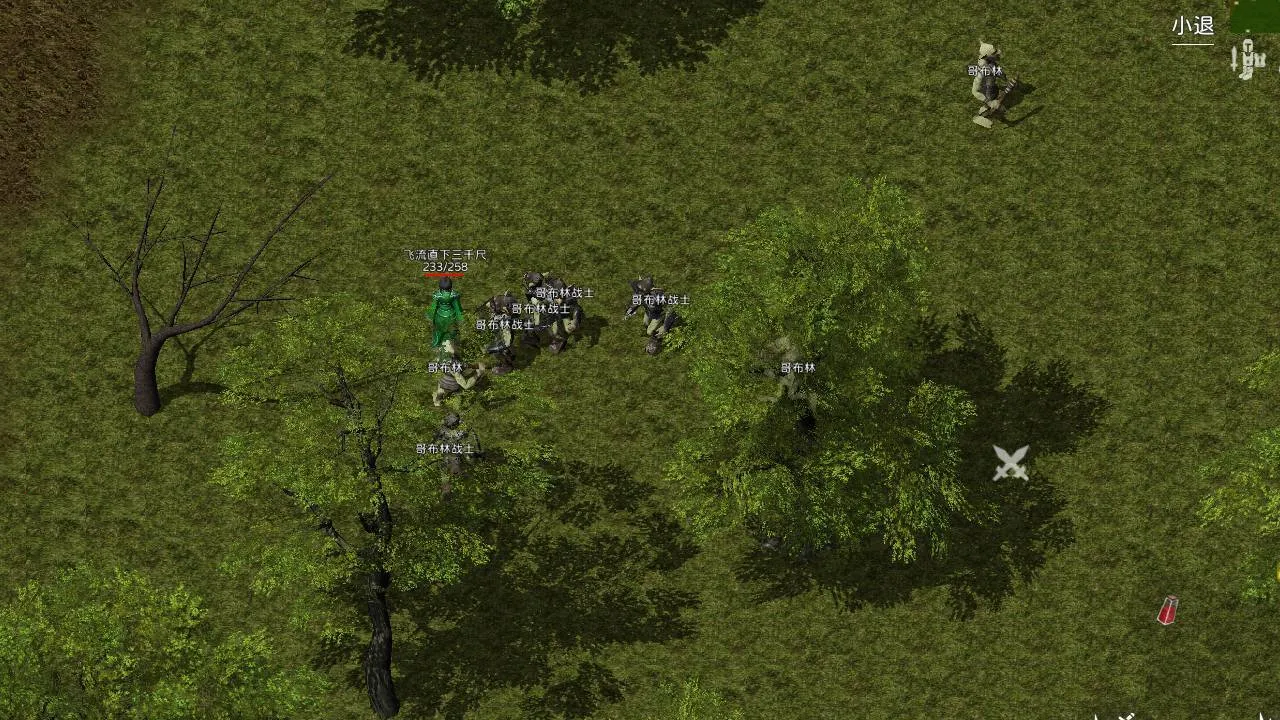Click the 哥布林 label inside the foliage
Image resolution: width=1280 pixels, height=720 pixels.
[800, 368]
